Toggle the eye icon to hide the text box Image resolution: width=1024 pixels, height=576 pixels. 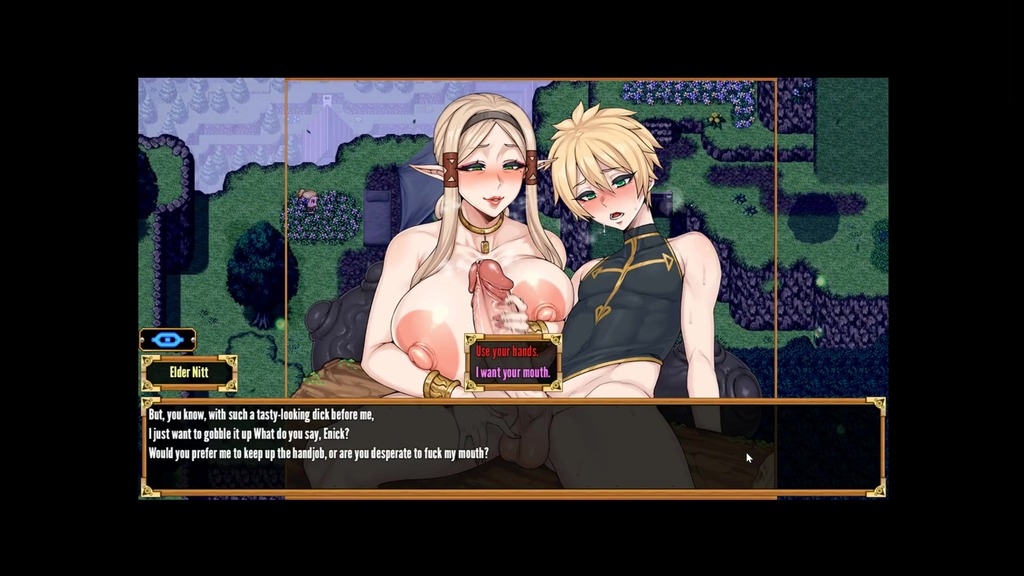click(167, 340)
